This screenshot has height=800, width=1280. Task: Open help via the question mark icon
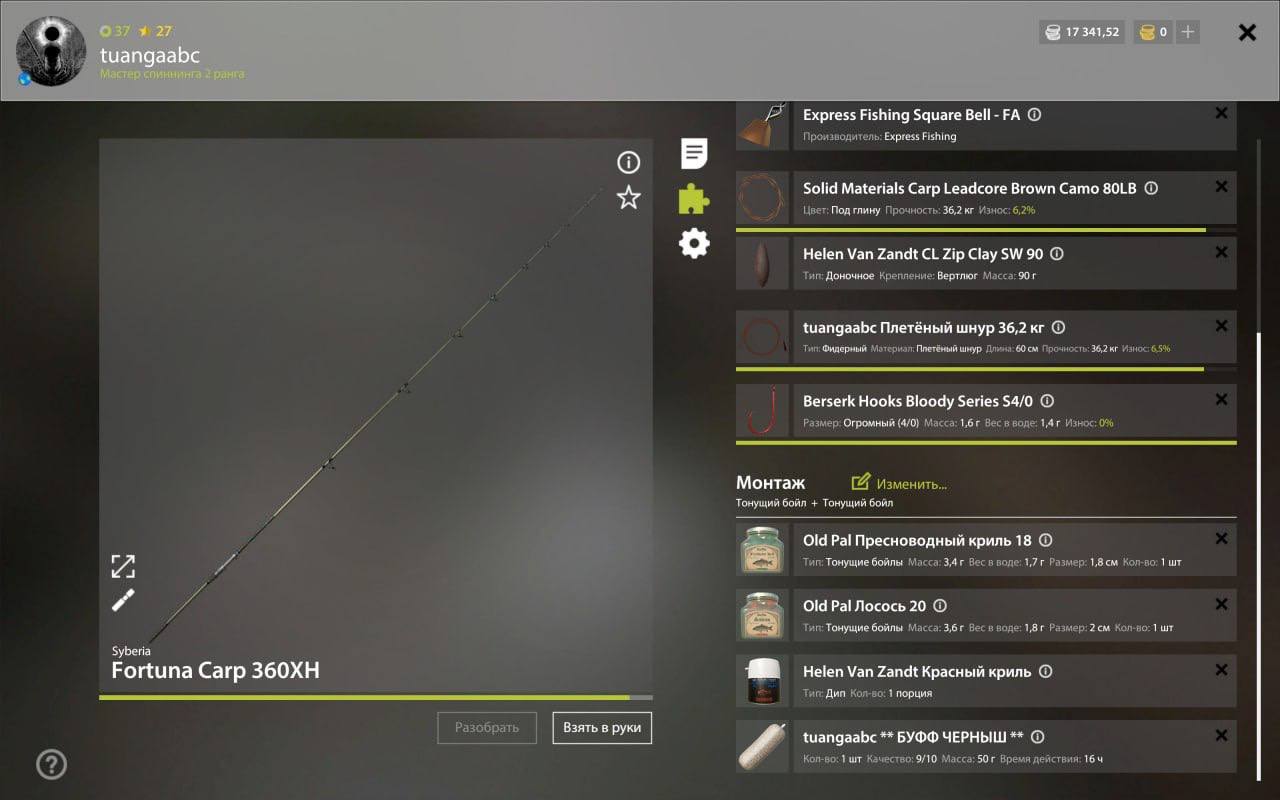pos(50,764)
